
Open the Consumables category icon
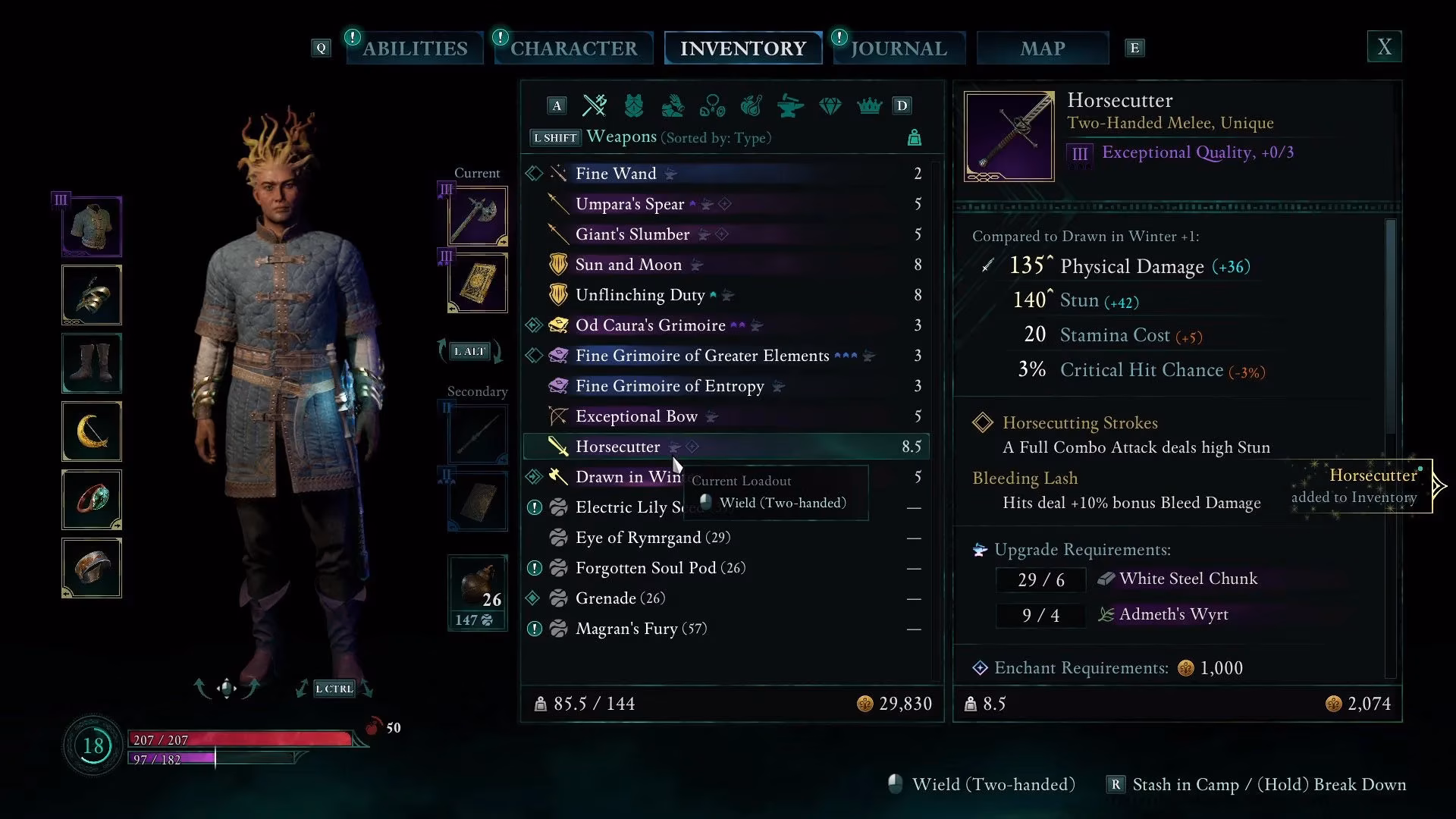point(752,105)
